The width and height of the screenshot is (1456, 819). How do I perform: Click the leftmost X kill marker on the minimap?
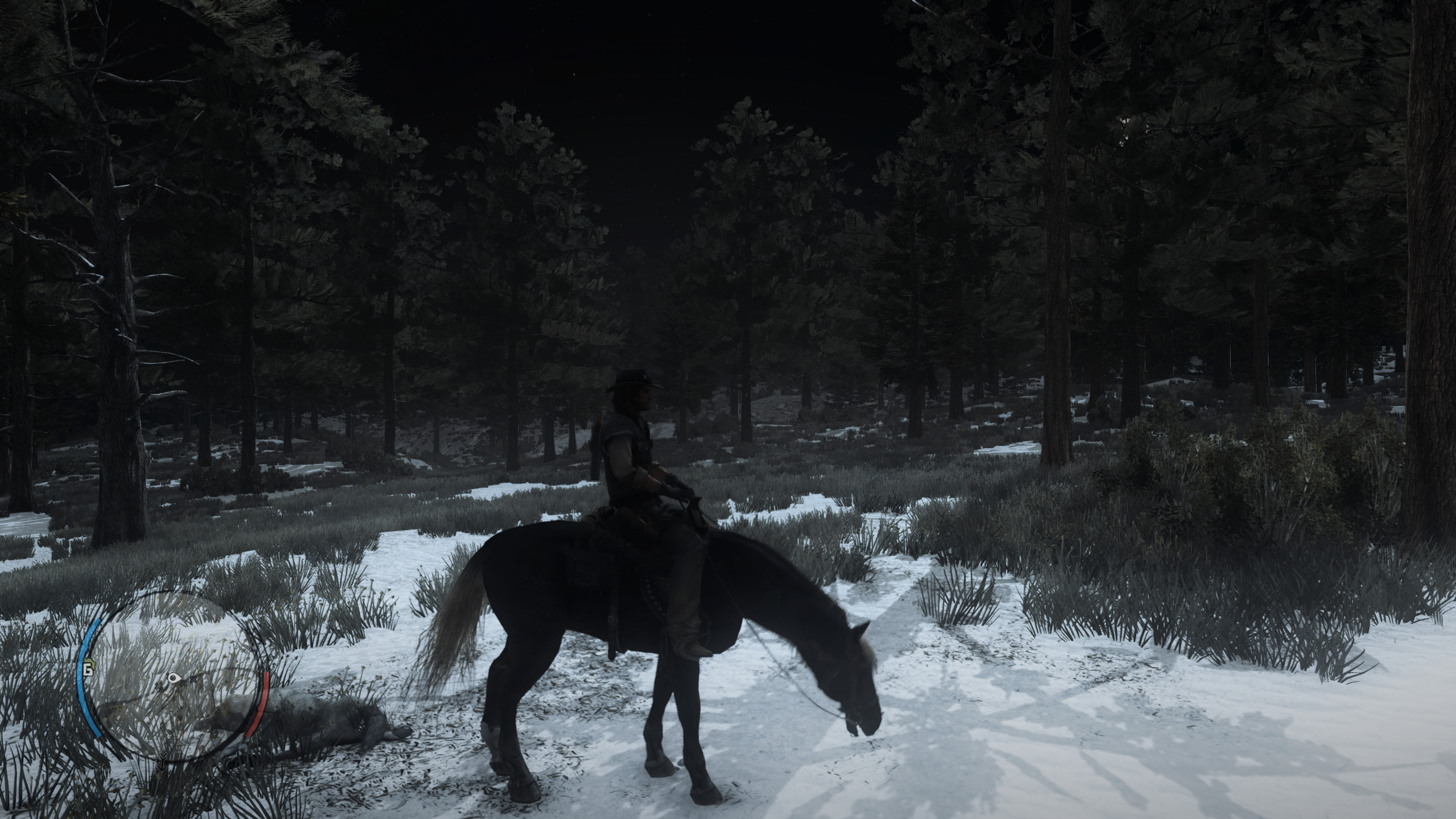click(x=159, y=686)
